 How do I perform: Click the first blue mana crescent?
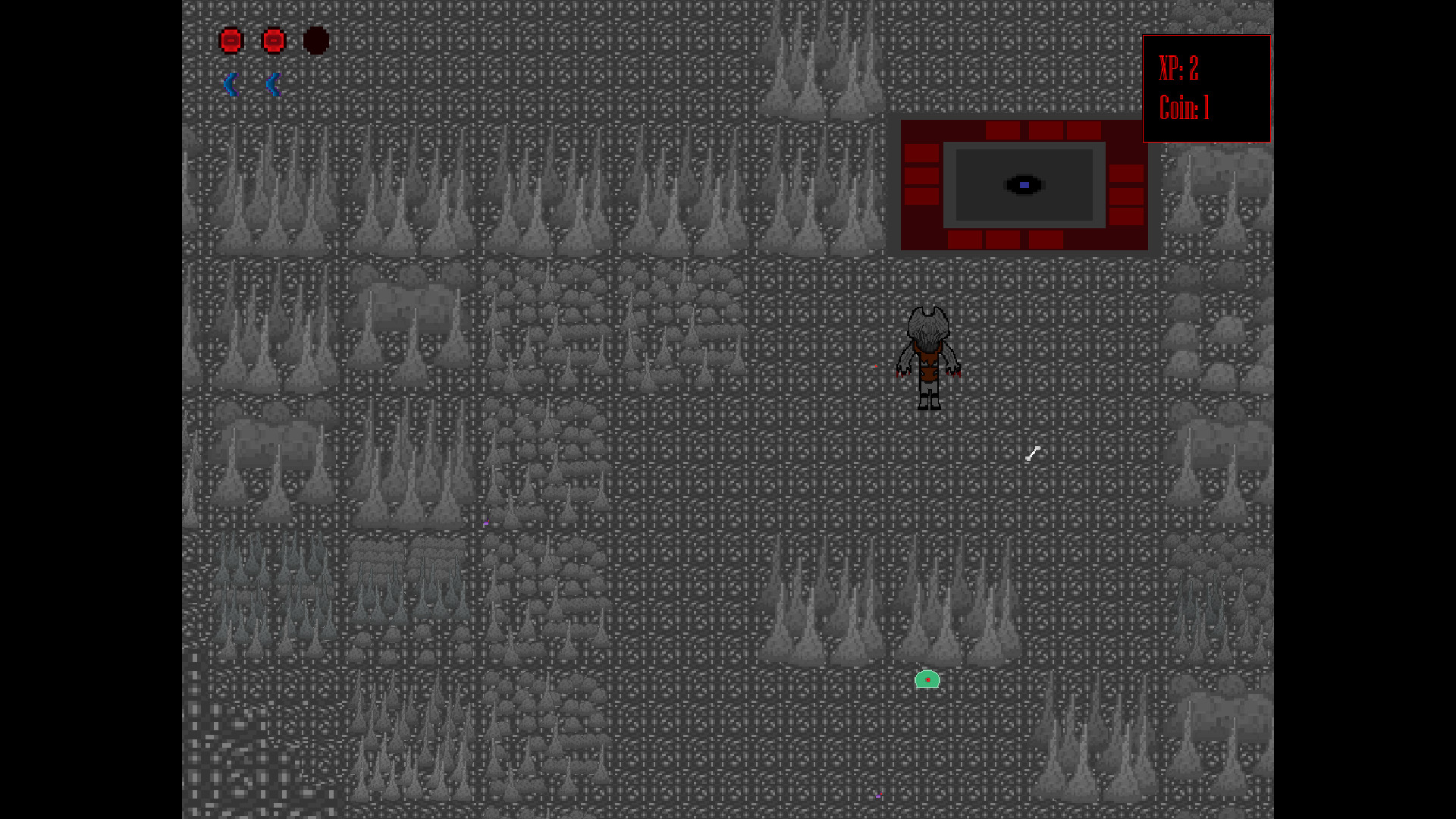point(231,84)
